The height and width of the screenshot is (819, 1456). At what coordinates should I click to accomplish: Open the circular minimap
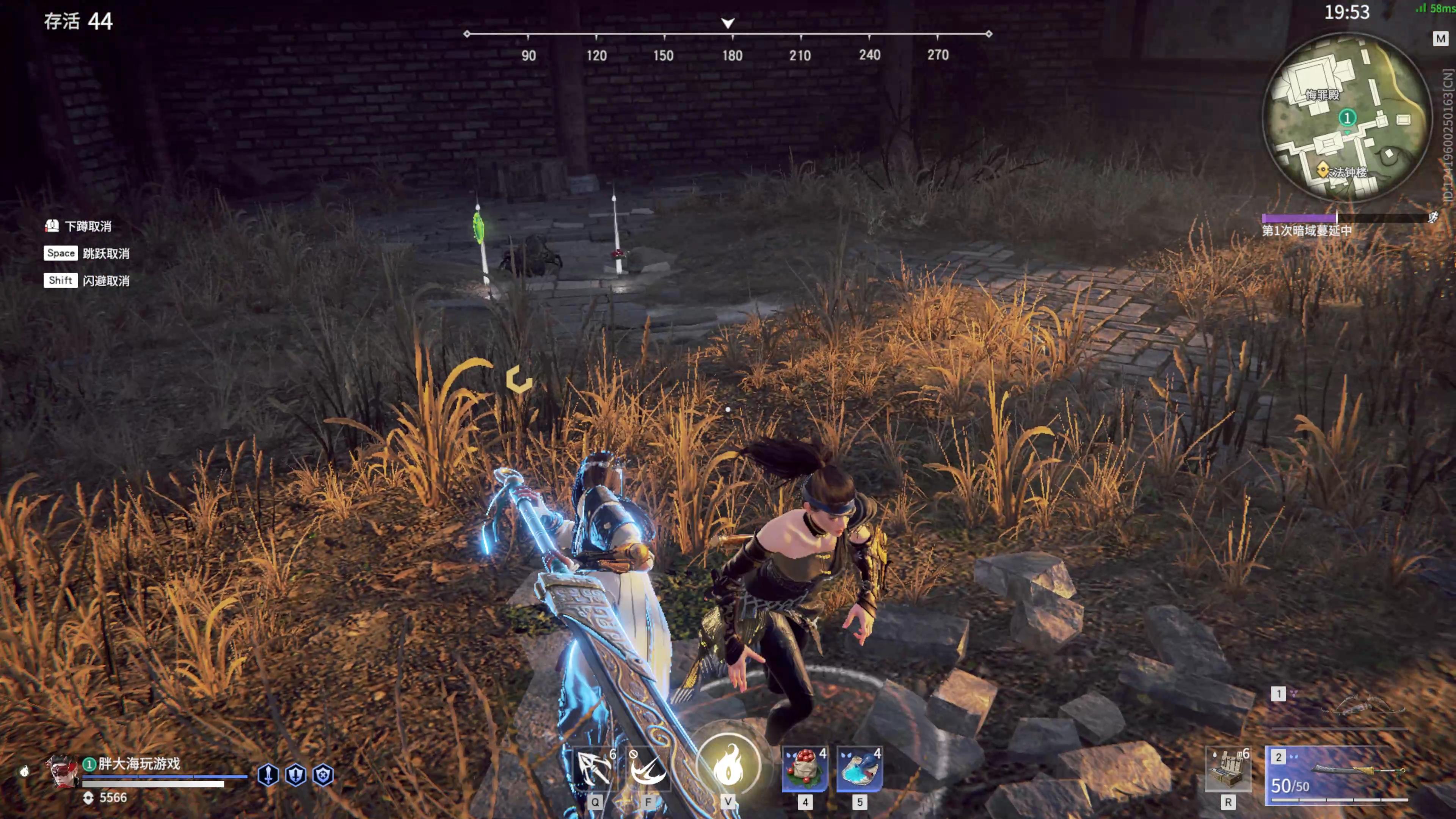click(x=1346, y=117)
